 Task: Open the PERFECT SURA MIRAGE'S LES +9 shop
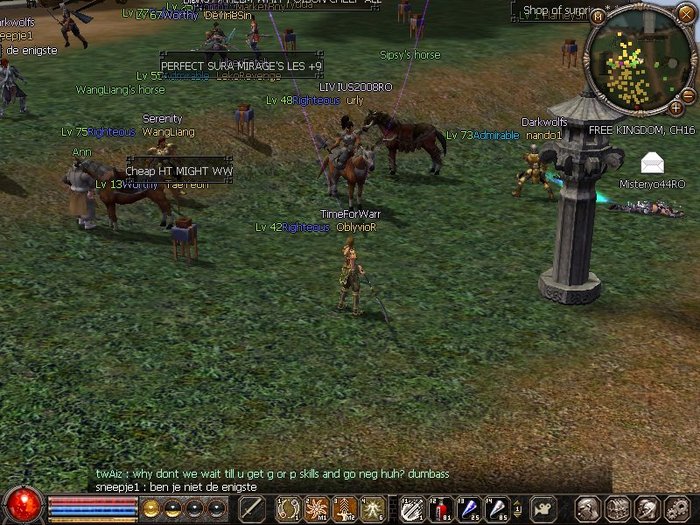(241, 65)
